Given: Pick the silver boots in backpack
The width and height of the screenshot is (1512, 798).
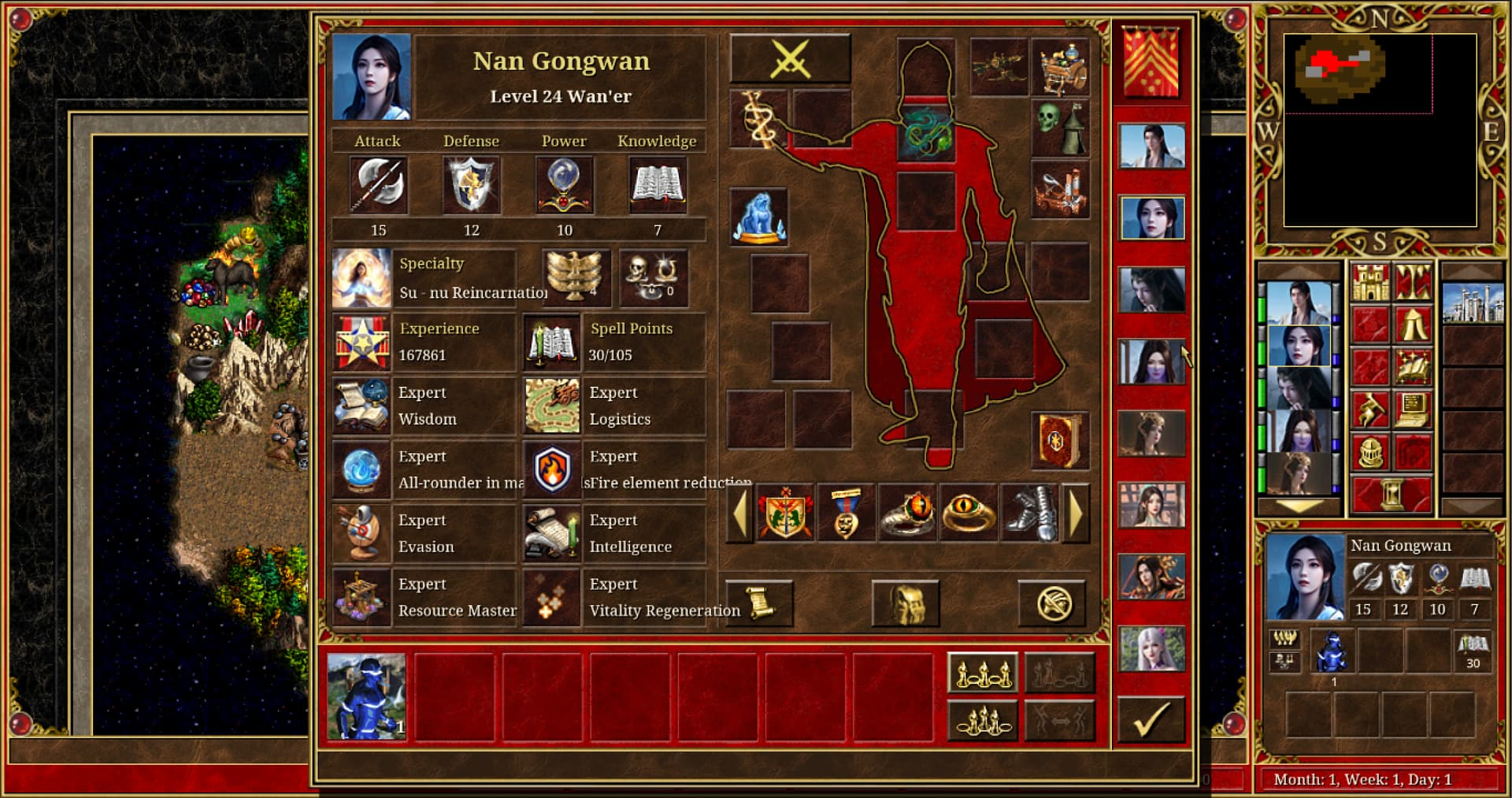Looking at the screenshot, I should tap(1029, 514).
